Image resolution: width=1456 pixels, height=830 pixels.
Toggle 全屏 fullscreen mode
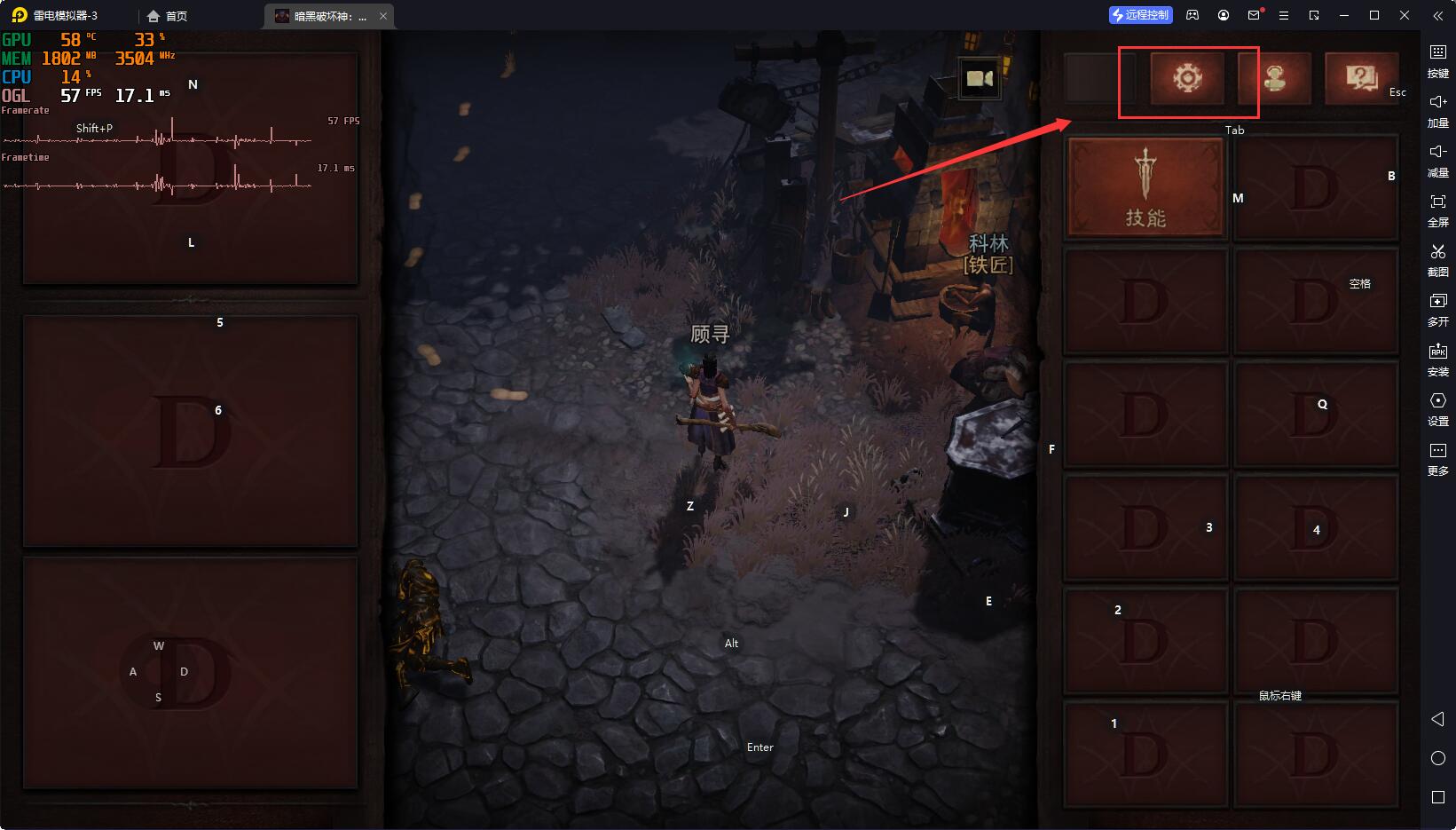click(1437, 209)
